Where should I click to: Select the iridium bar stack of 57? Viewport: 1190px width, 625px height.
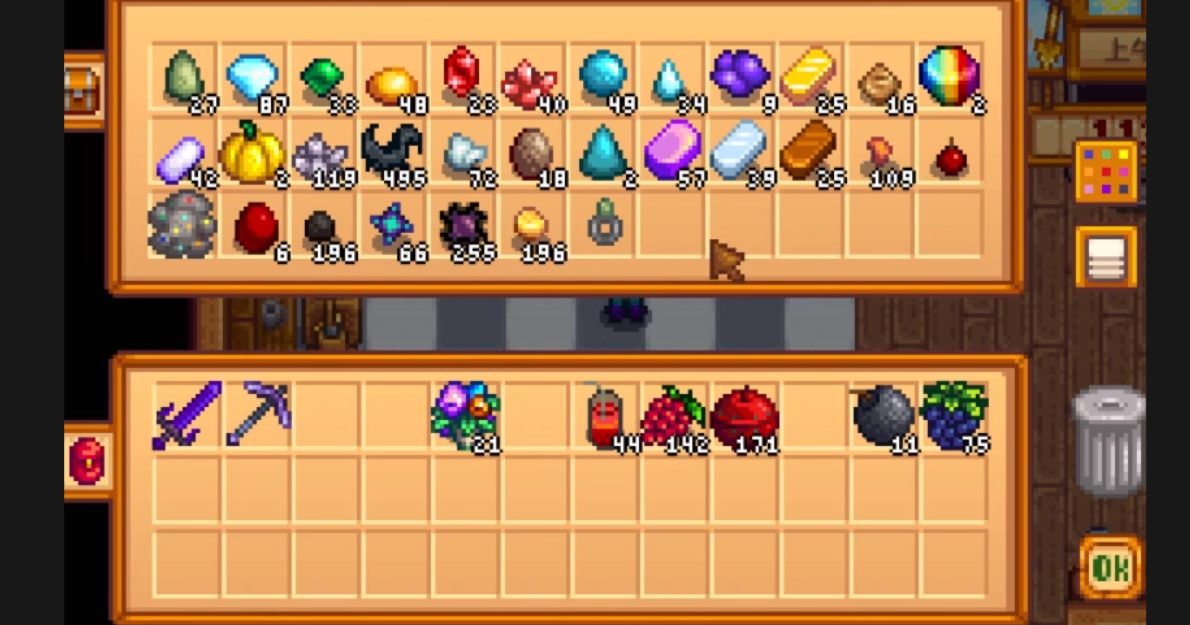click(670, 153)
